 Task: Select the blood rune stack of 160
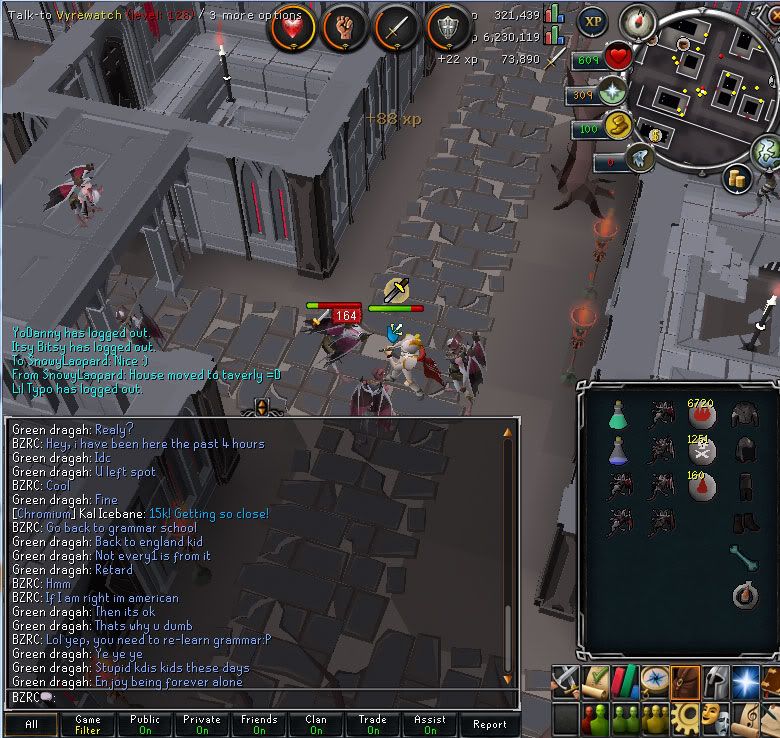point(702,487)
